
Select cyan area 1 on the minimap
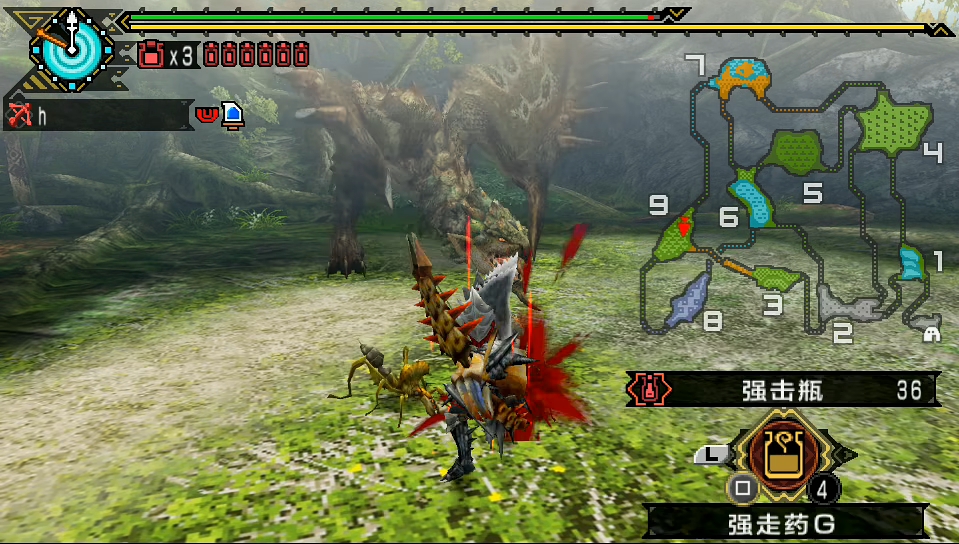[911, 262]
